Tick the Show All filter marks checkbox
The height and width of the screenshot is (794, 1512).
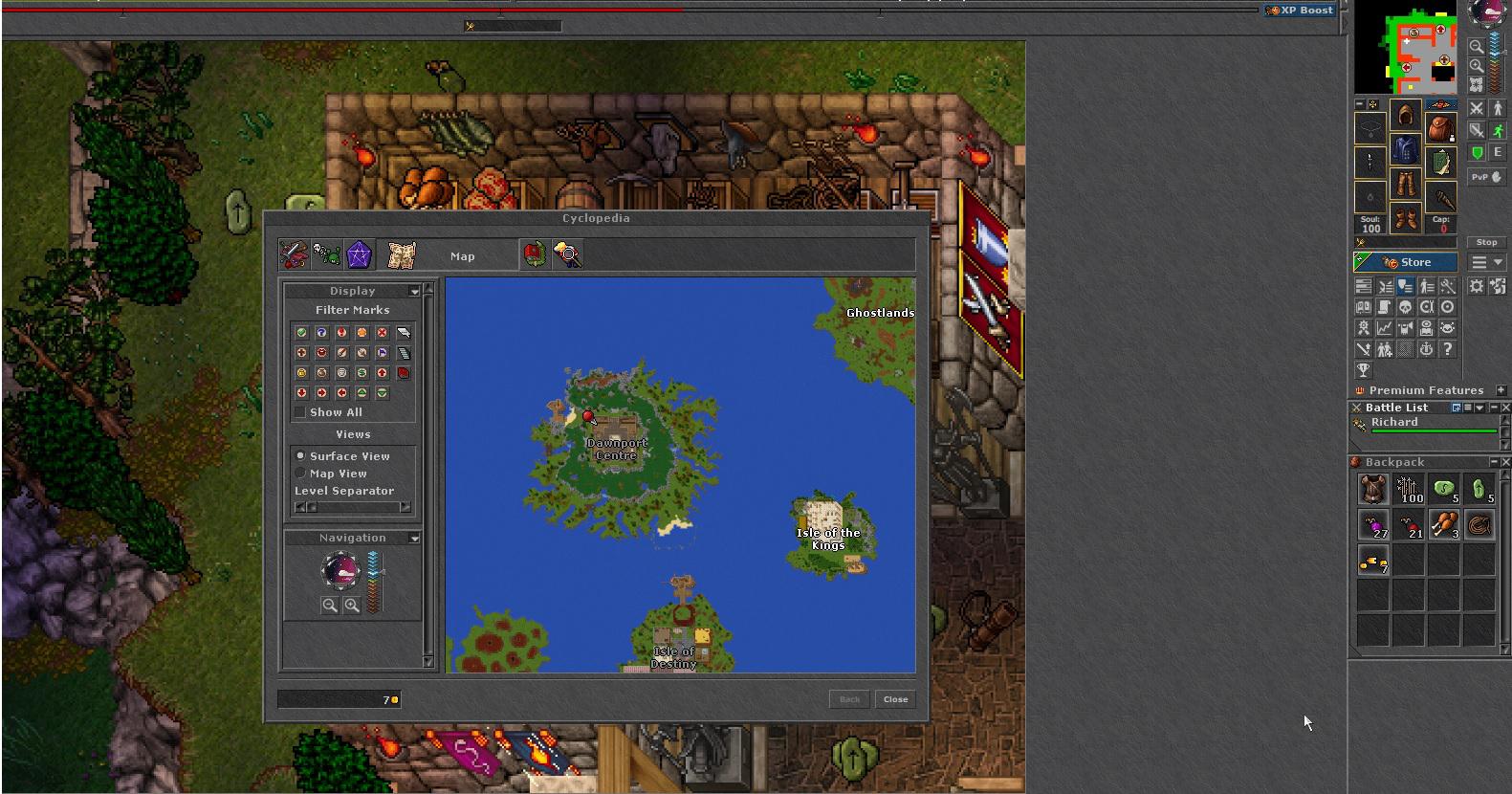[x=300, y=412]
